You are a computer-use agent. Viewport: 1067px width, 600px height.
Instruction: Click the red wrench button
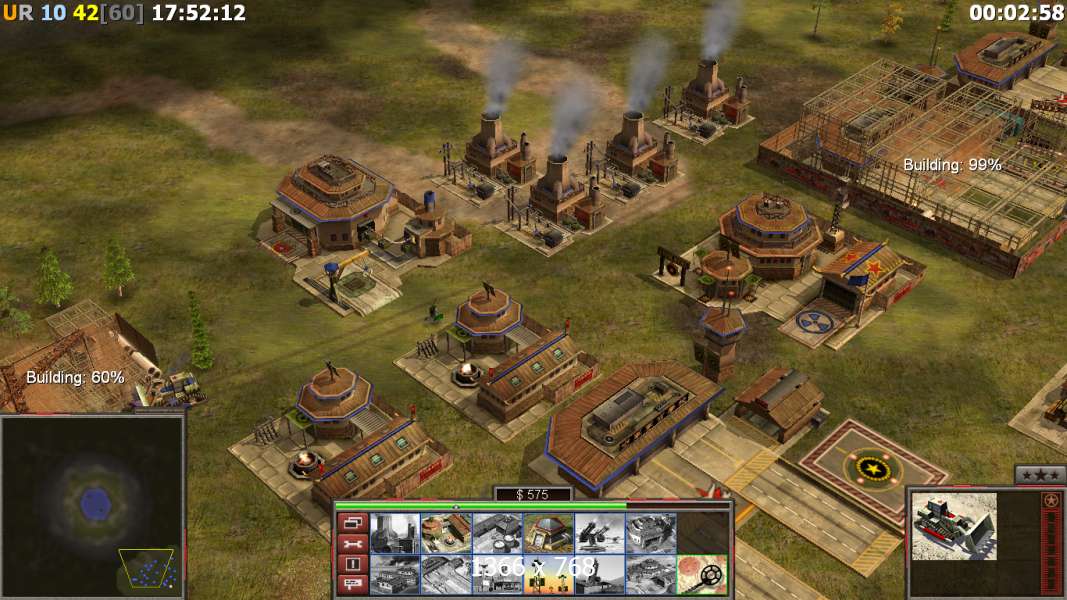tap(352, 543)
